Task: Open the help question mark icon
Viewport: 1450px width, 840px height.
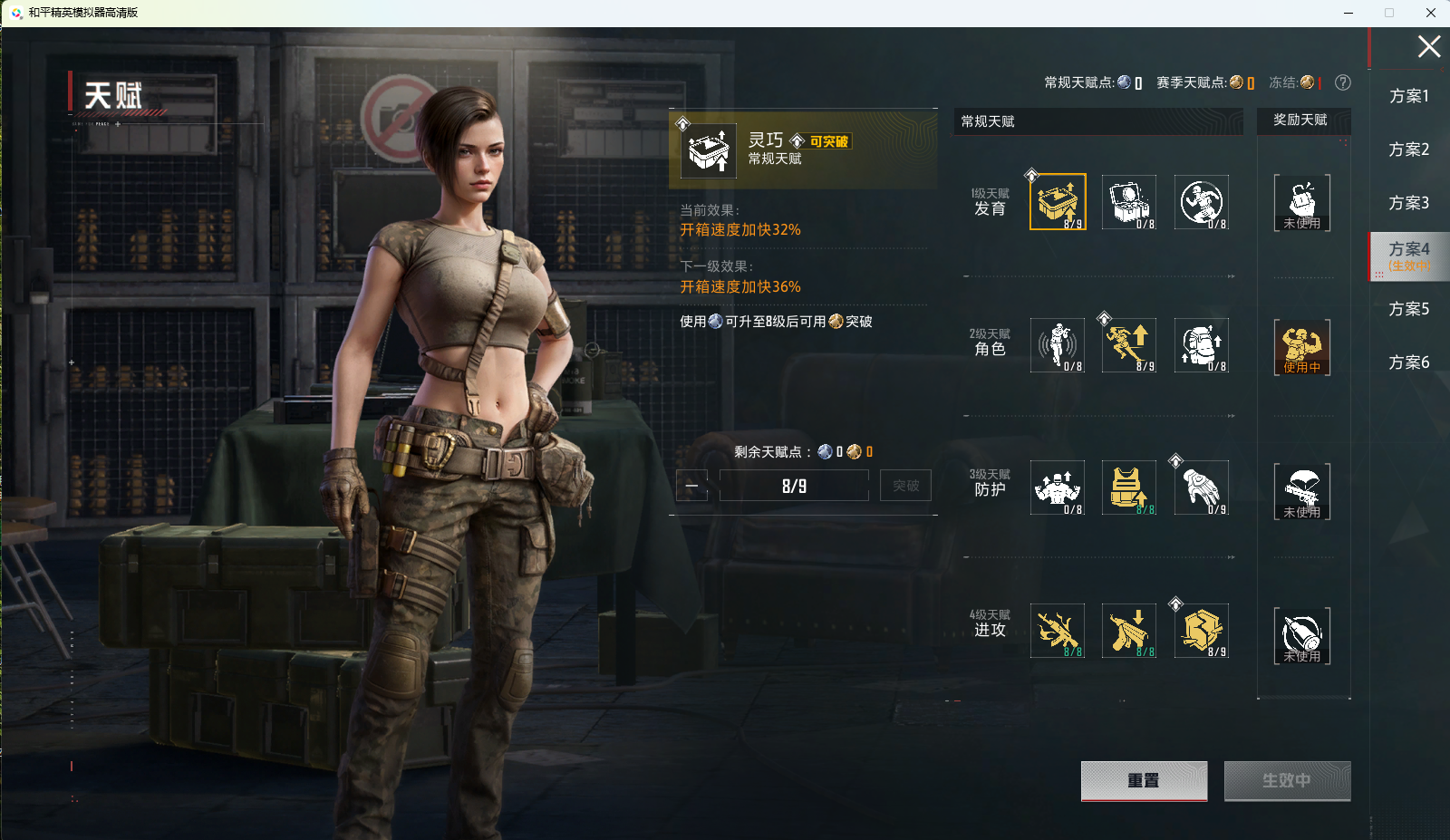Action: click(1343, 82)
